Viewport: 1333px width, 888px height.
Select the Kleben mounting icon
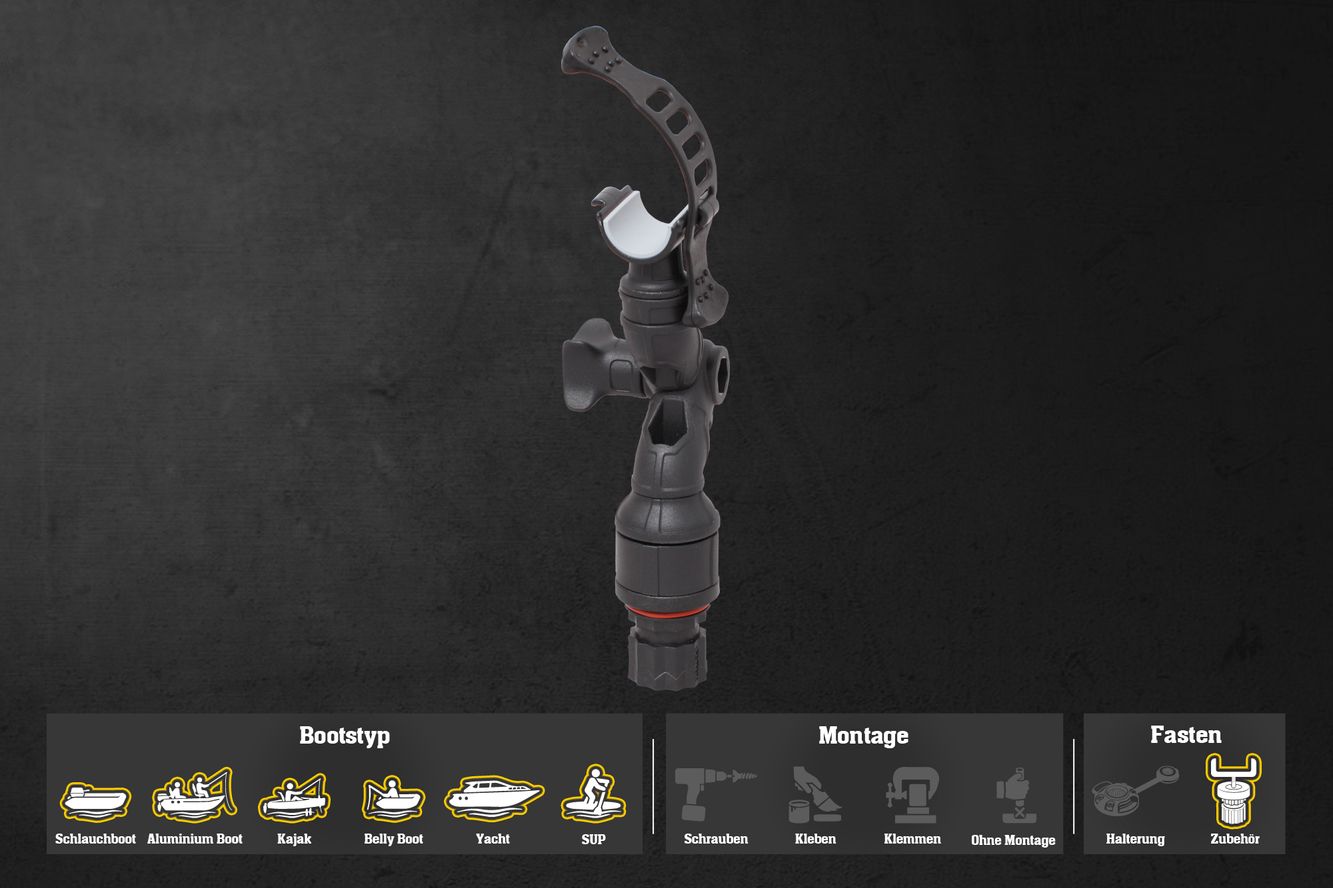click(x=815, y=796)
